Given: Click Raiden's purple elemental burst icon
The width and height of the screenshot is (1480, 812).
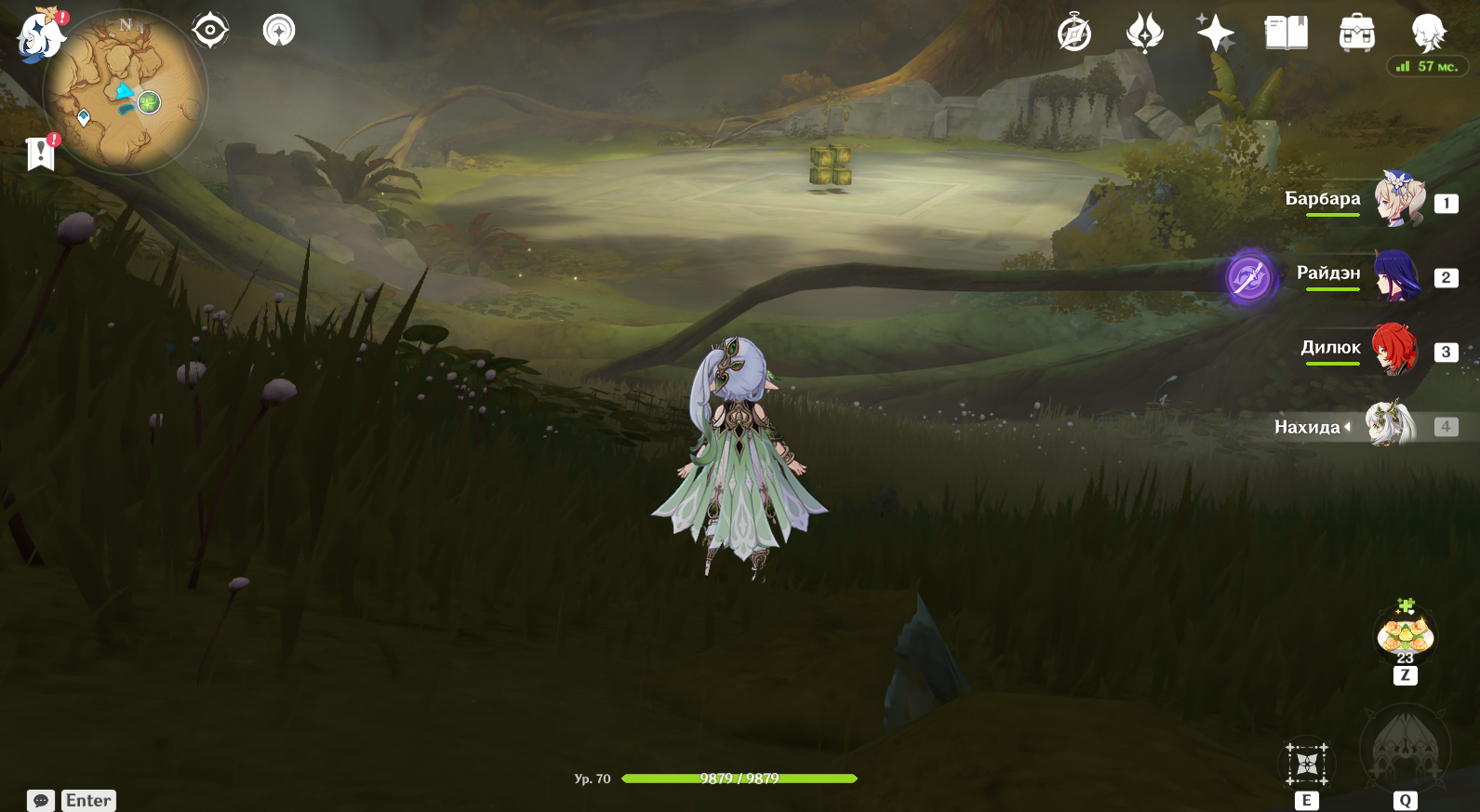Looking at the screenshot, I should [1248, 276].
